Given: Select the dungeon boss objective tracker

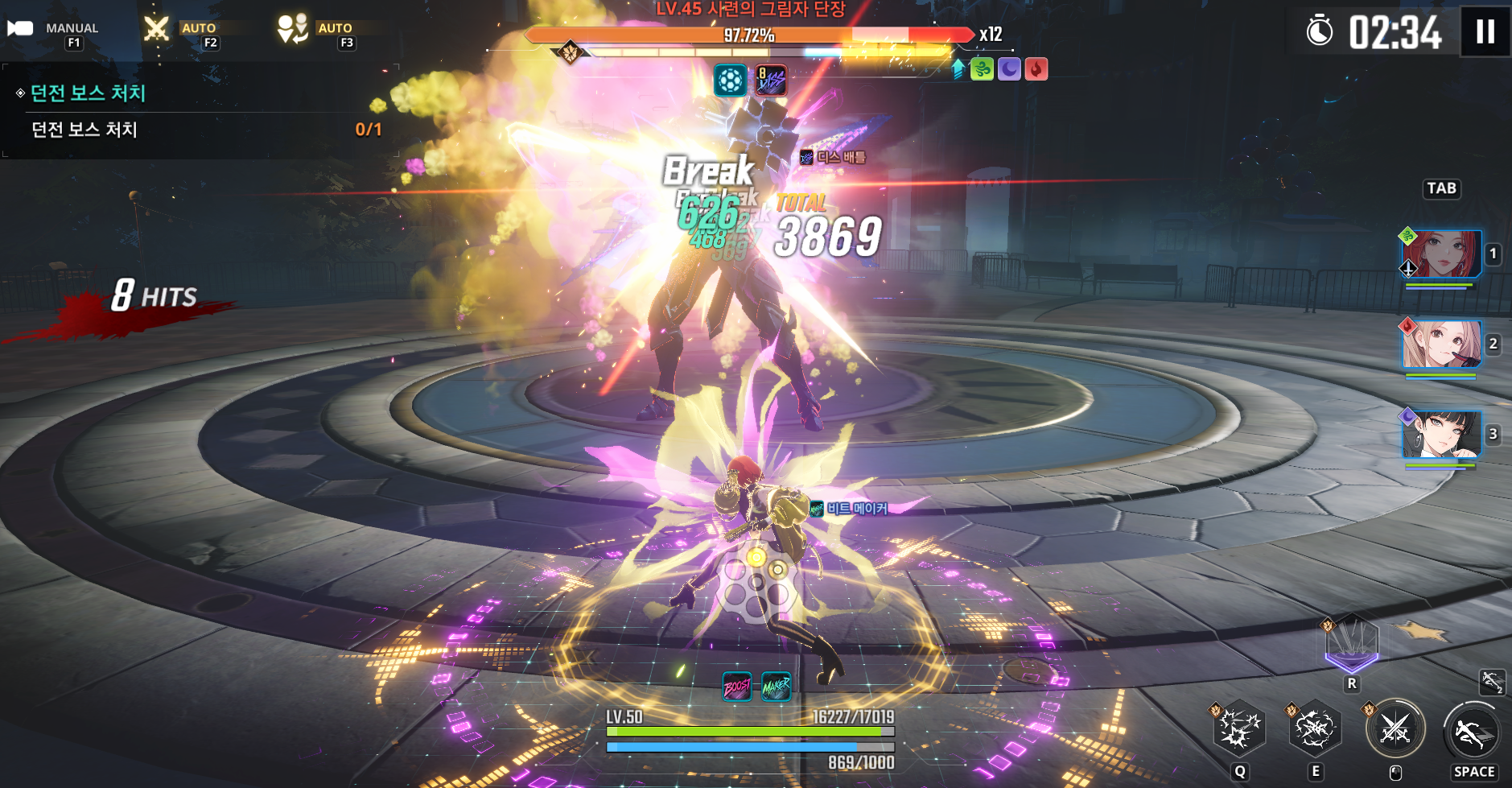Looking at the screenshot, I should point(193,111).
